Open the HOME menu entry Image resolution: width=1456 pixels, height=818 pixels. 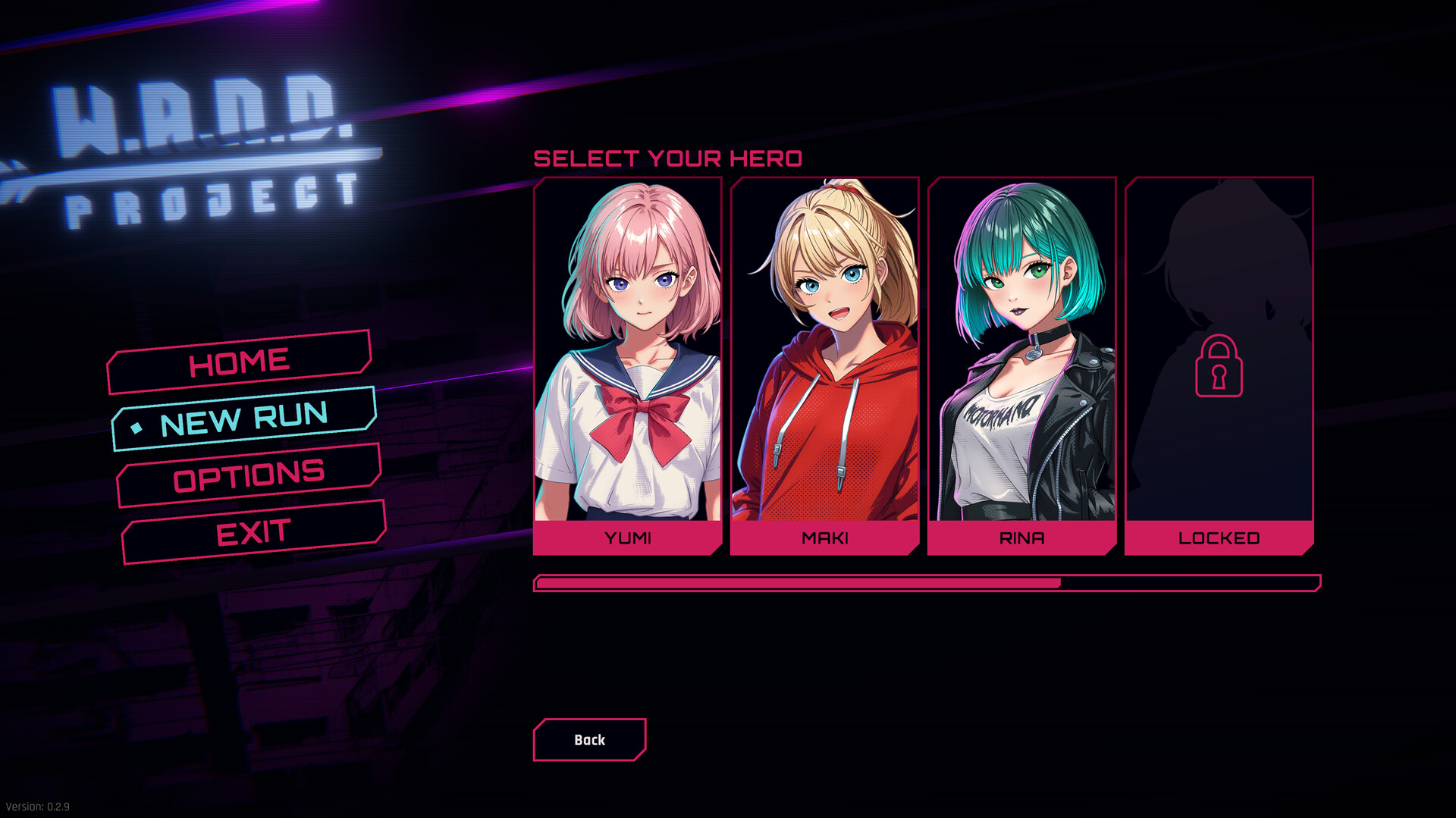(240, 361)
